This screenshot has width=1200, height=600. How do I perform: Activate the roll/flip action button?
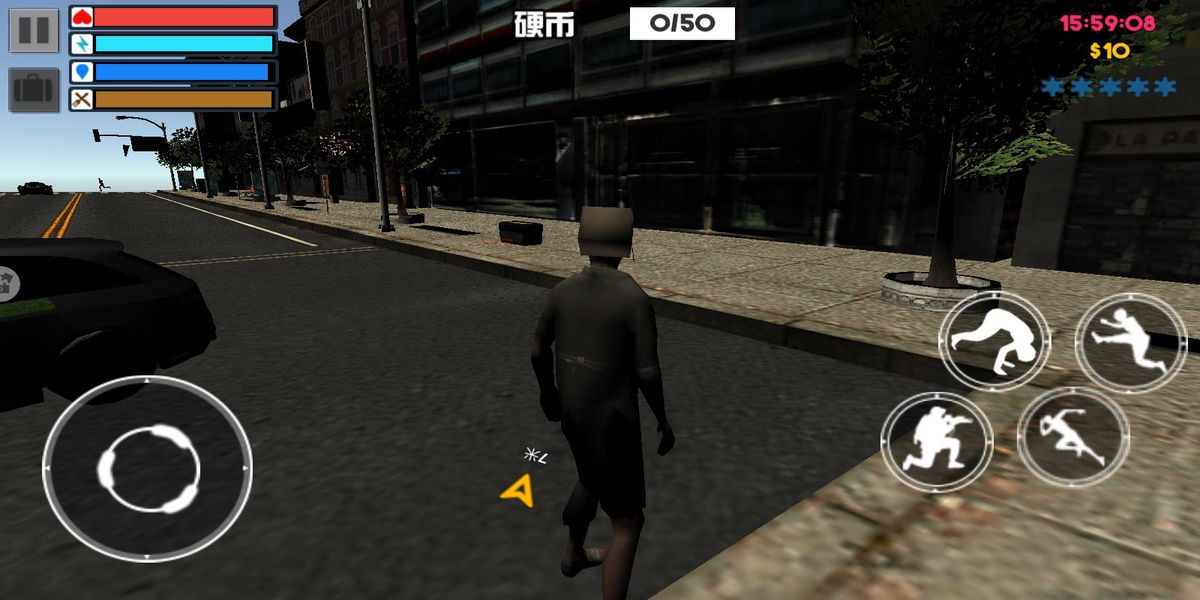pos(994,342)
